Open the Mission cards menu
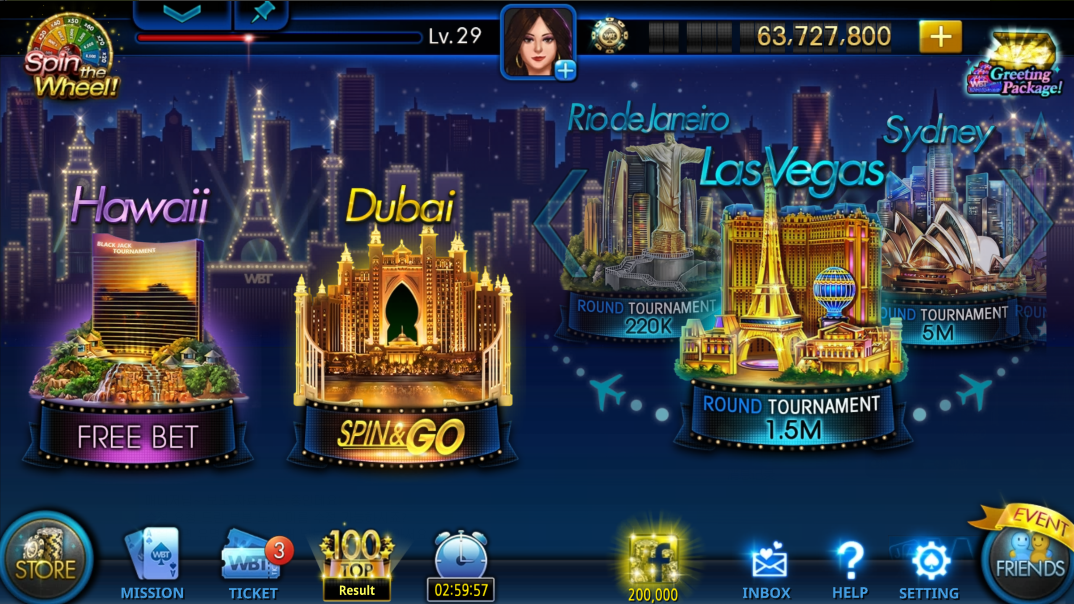 pyautogui.click(x=152, y=564)
